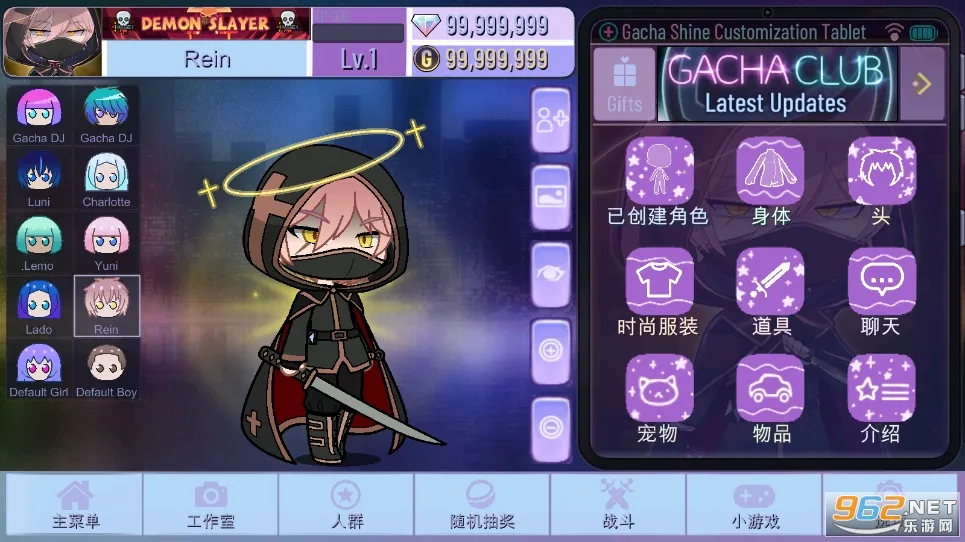The height and width of the screenshot is (542, 965).
Task: Go to the 战斗 battle mode
Action: (617, 506)
